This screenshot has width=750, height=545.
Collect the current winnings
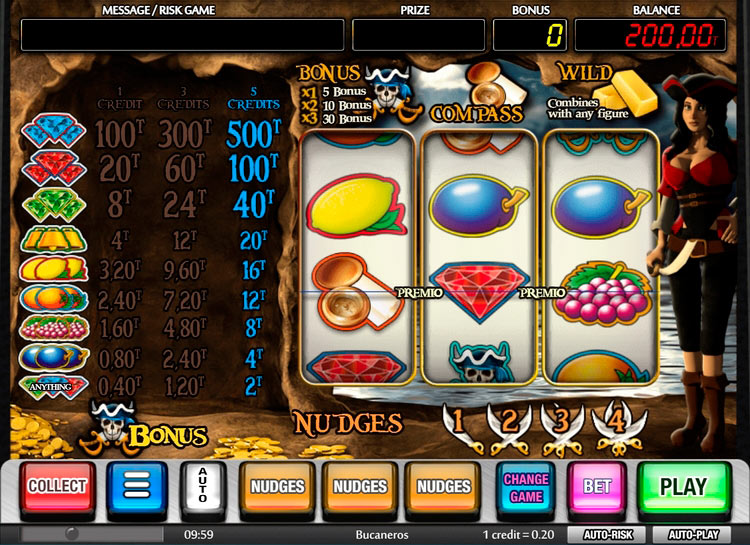pyautogui.click(x=57, y=487)
